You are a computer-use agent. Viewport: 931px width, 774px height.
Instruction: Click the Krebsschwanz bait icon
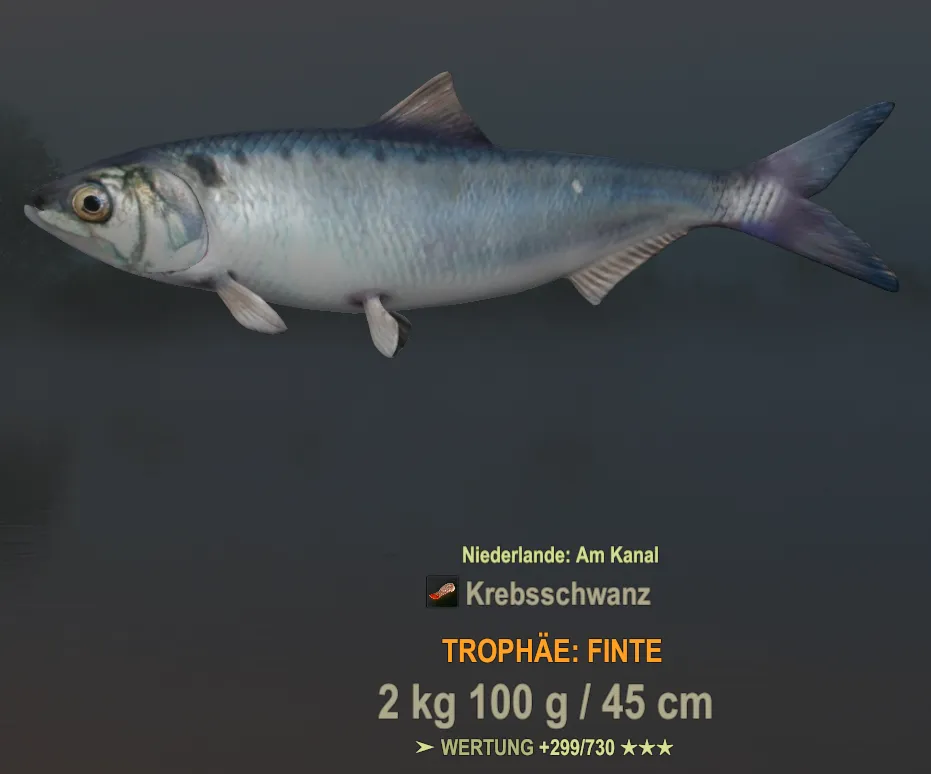point(441,592)
